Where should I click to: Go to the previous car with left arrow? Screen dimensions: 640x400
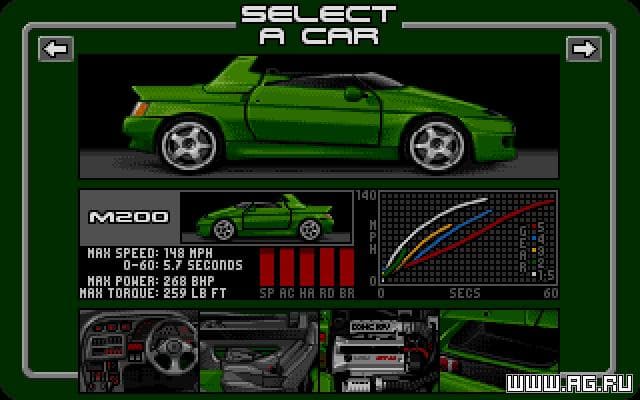(x=56, y=48)
